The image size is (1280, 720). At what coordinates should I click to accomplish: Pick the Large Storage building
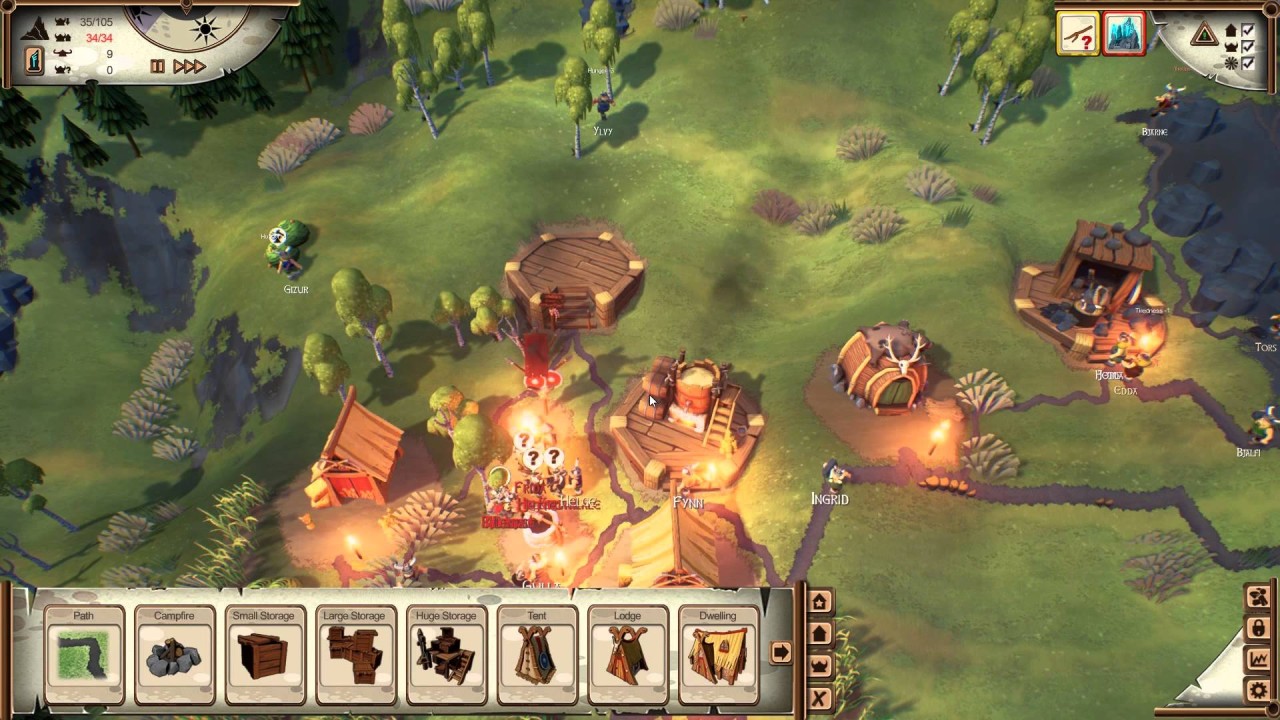point(354,655)
